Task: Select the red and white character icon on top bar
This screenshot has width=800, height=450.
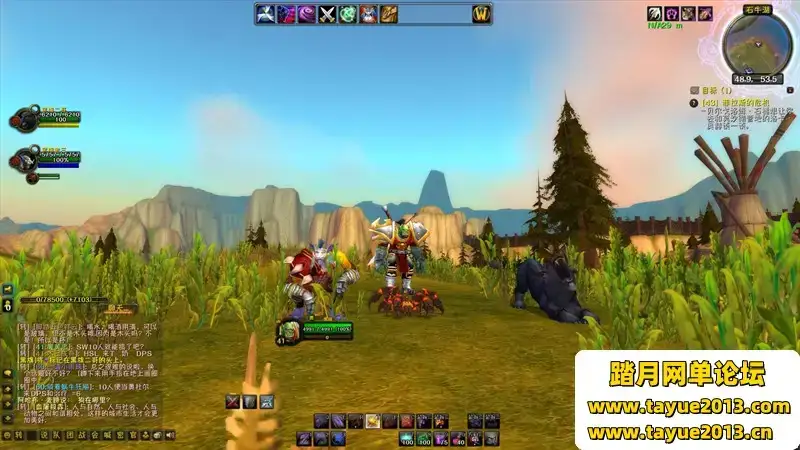Action: [x=367, y=14]
